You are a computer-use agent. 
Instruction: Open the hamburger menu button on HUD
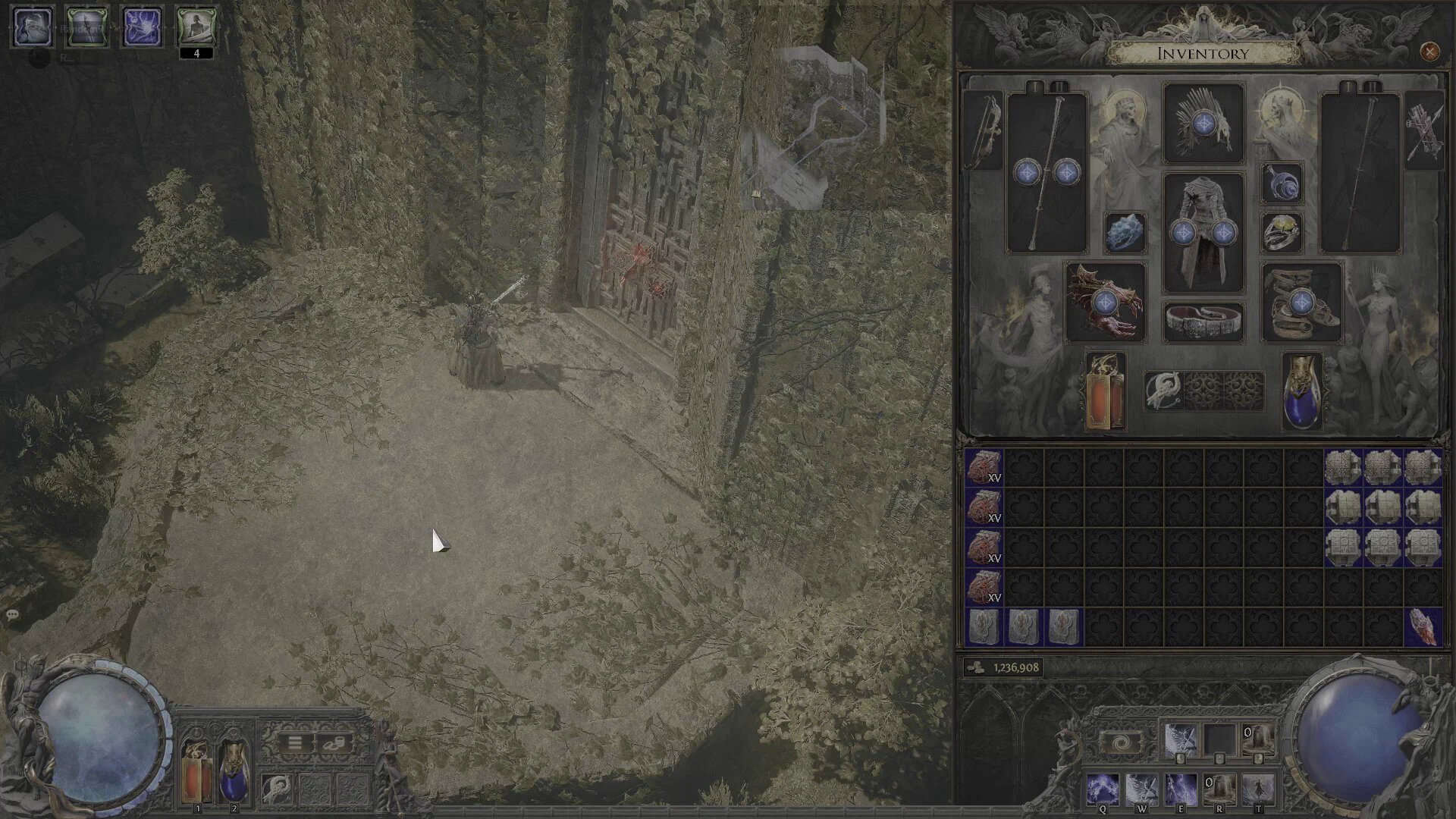[295, 742]
